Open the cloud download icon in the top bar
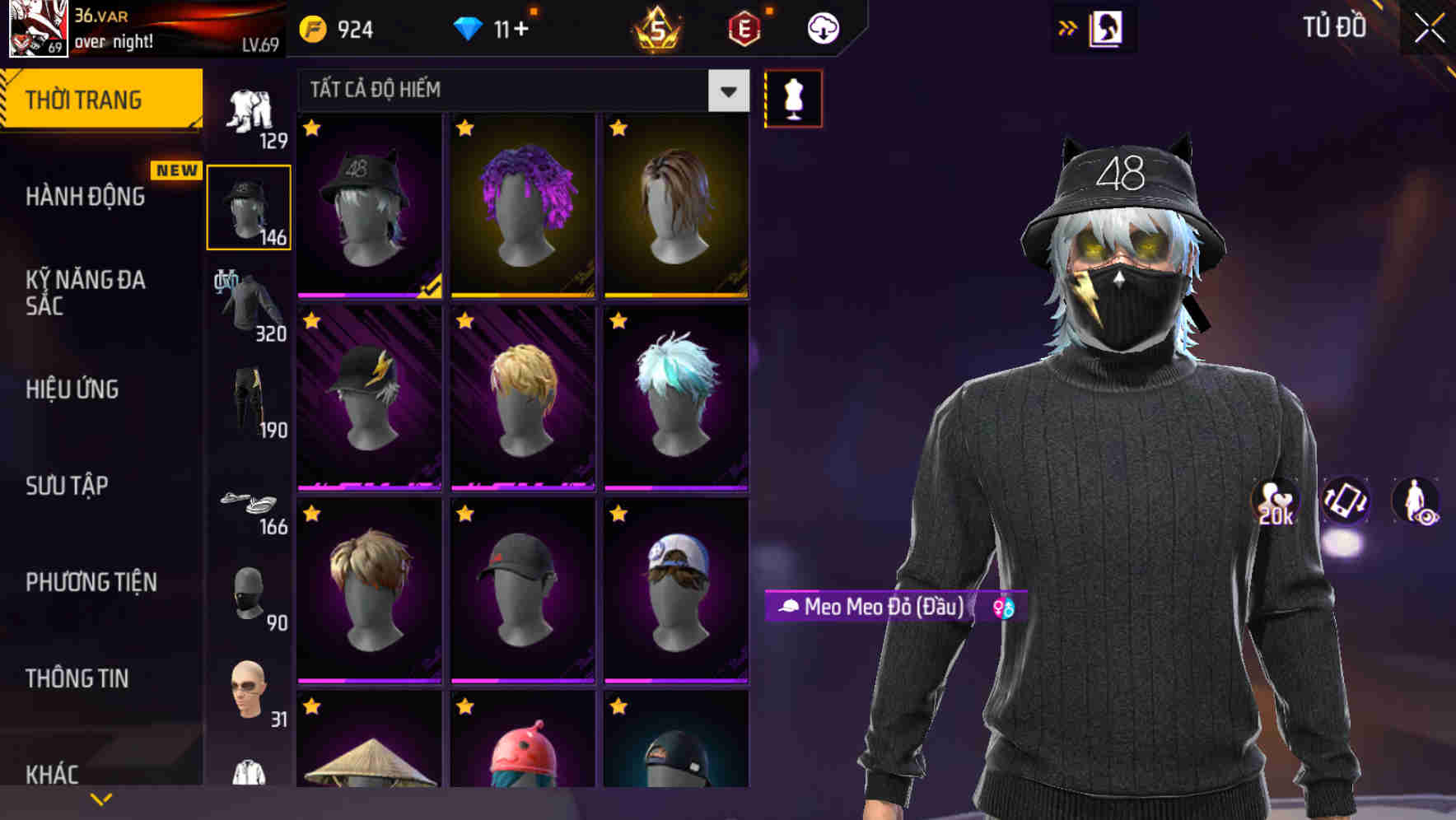The image size is (1456, 820). pos(822,27)
